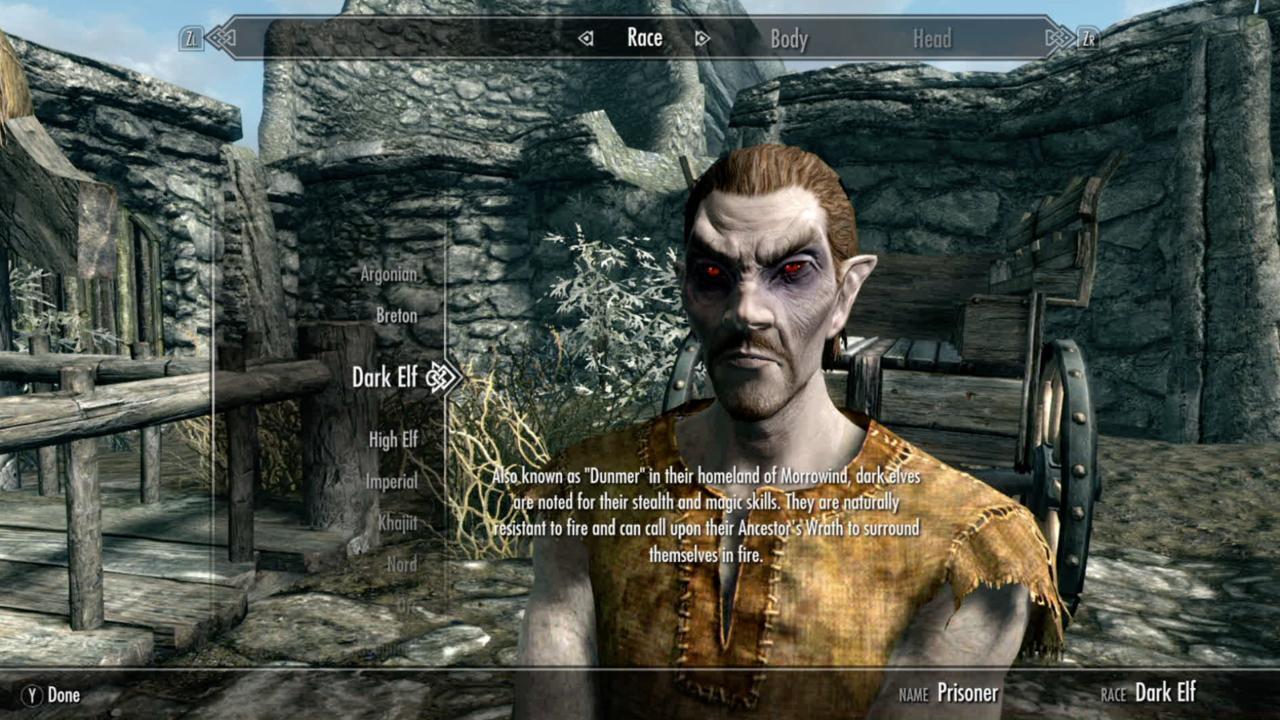Switch to the Head tab
Image resolution: width=1280 pixels, height=720 pixels.
pyautogui.click(x=930, y=38)
